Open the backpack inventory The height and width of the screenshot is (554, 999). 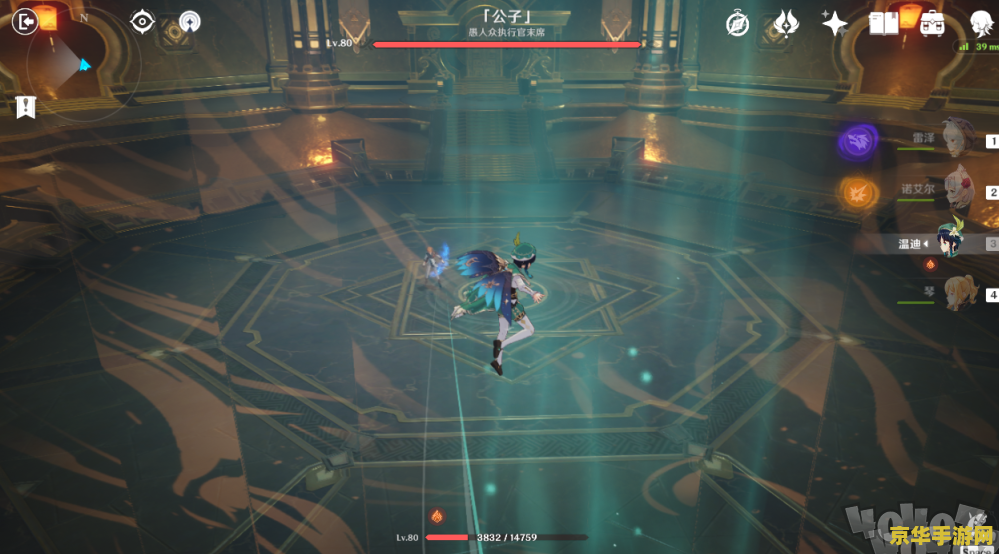coord(932,23)
